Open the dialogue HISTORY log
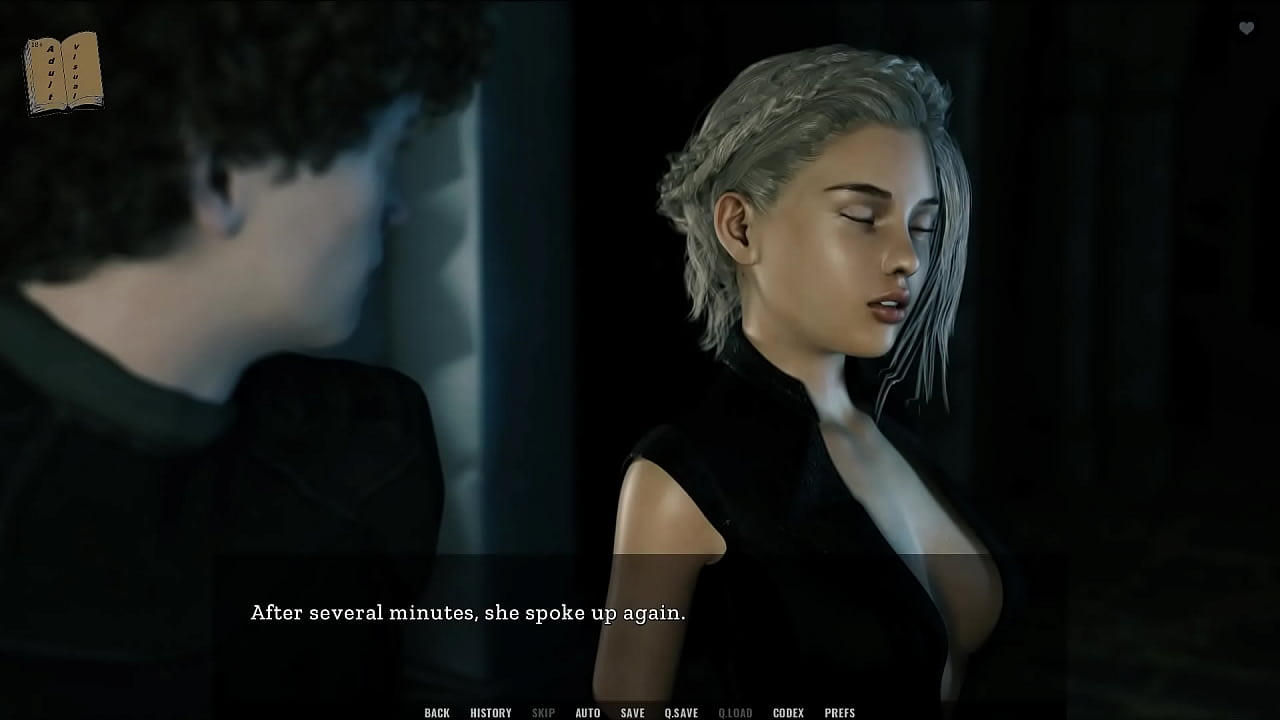The height and width of the screenshot is (720, 1280). point(491,712)
